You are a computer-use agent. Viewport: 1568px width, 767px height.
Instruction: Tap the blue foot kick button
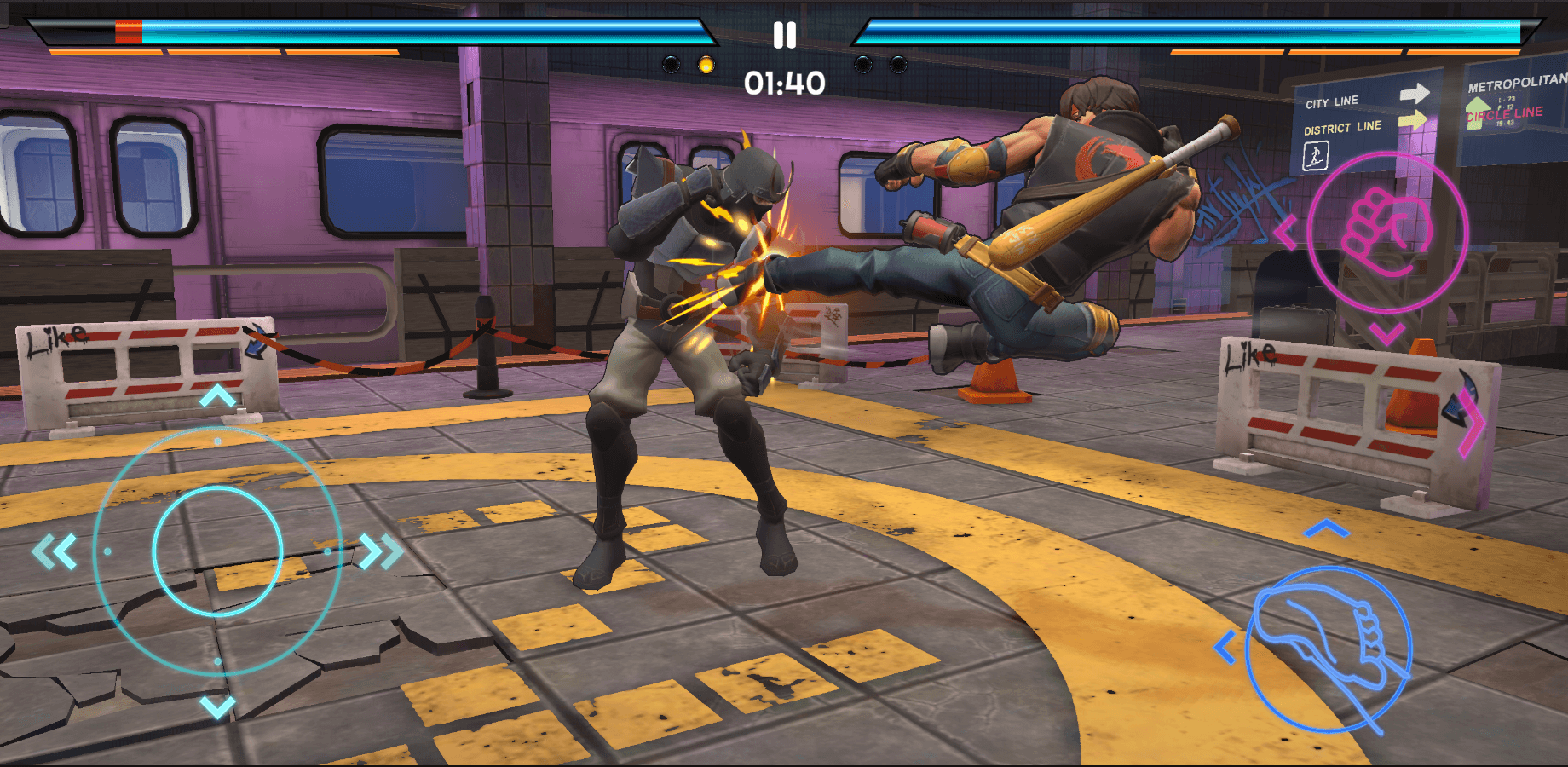[x=1328, y=649]
